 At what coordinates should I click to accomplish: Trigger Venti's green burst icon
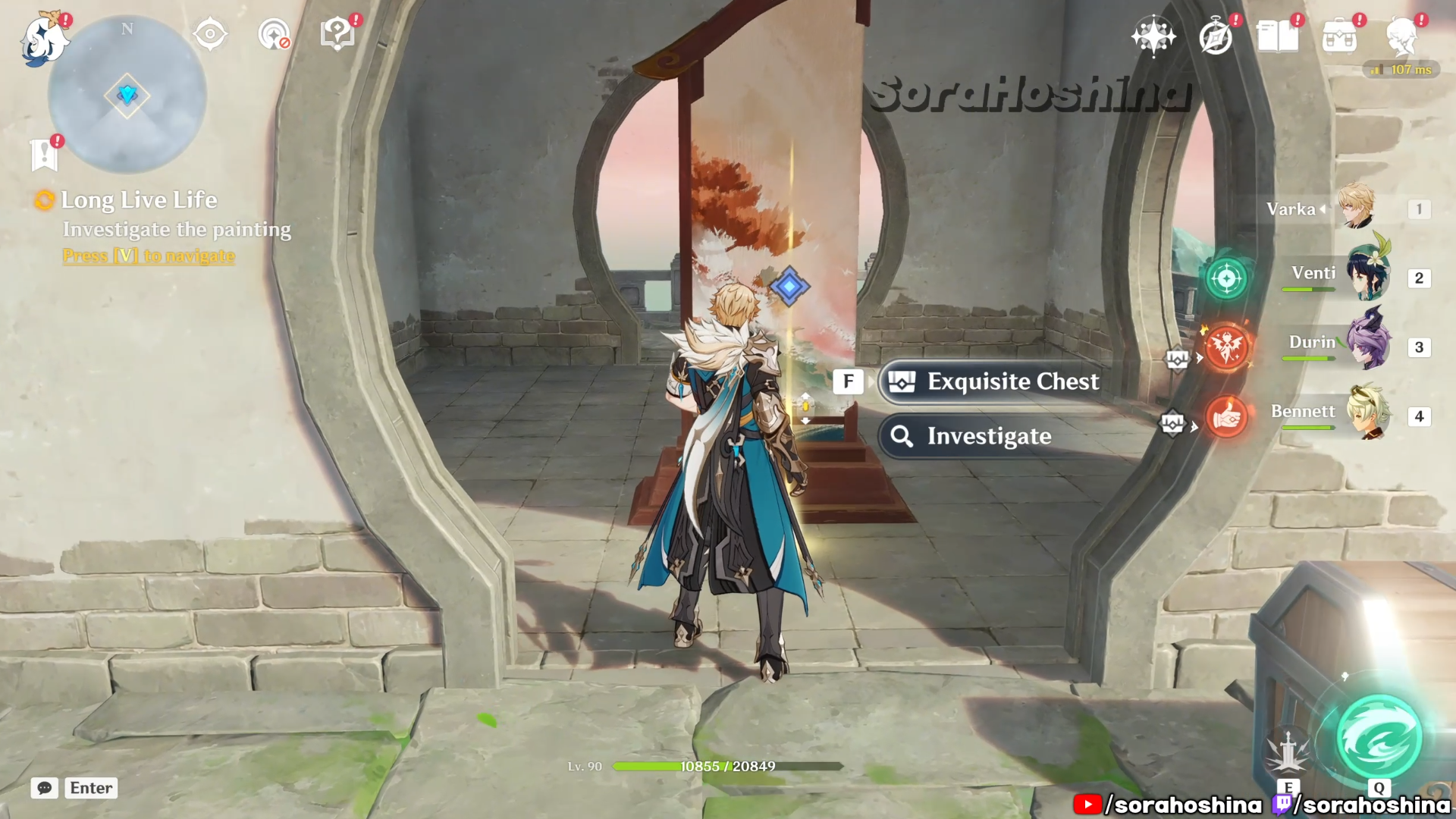click(x=1226, y=278)
